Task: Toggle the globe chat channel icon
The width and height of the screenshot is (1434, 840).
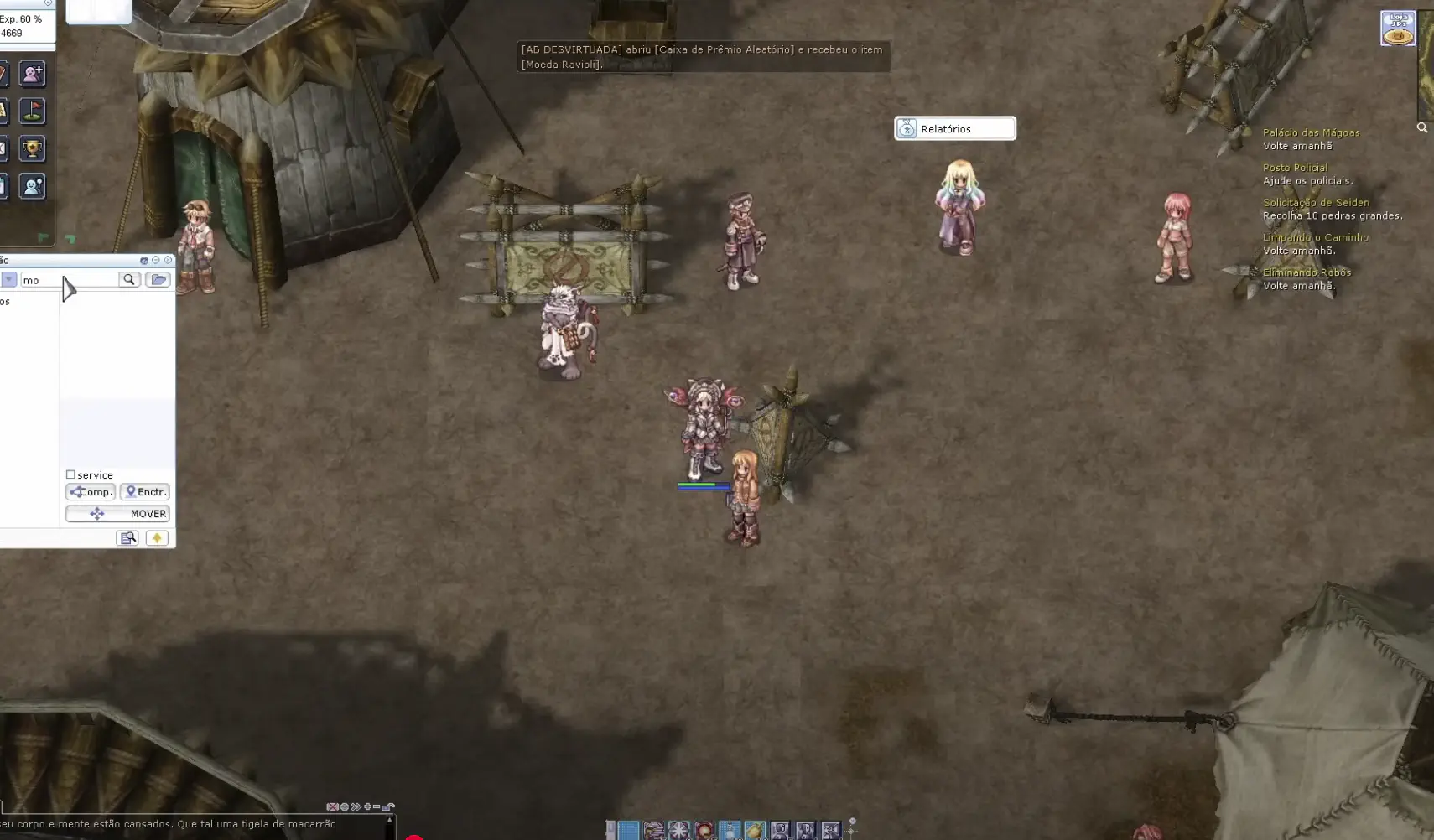Action: point(344,806)
